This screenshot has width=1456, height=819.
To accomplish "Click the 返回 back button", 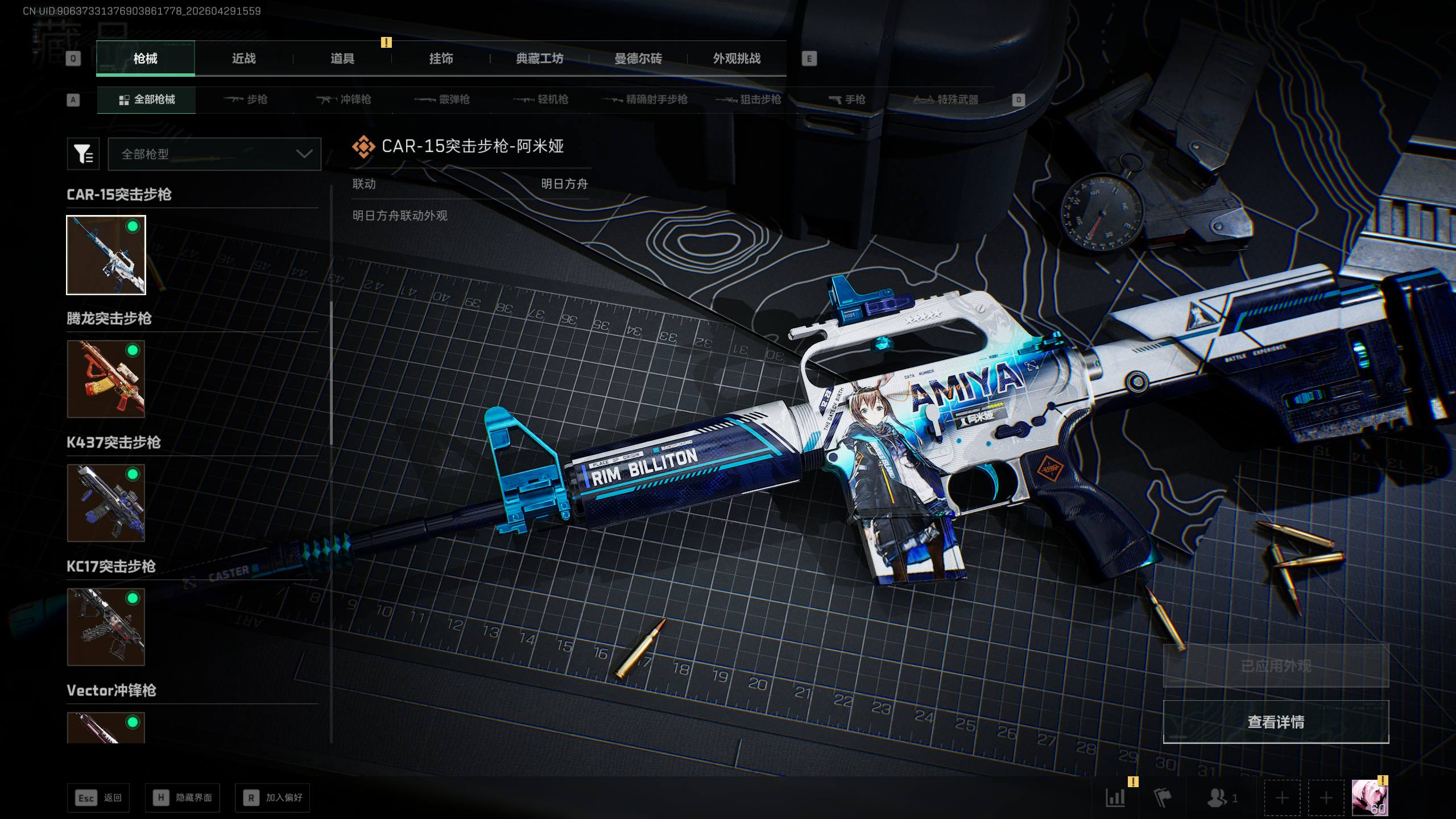I will [x=98, y=798].
